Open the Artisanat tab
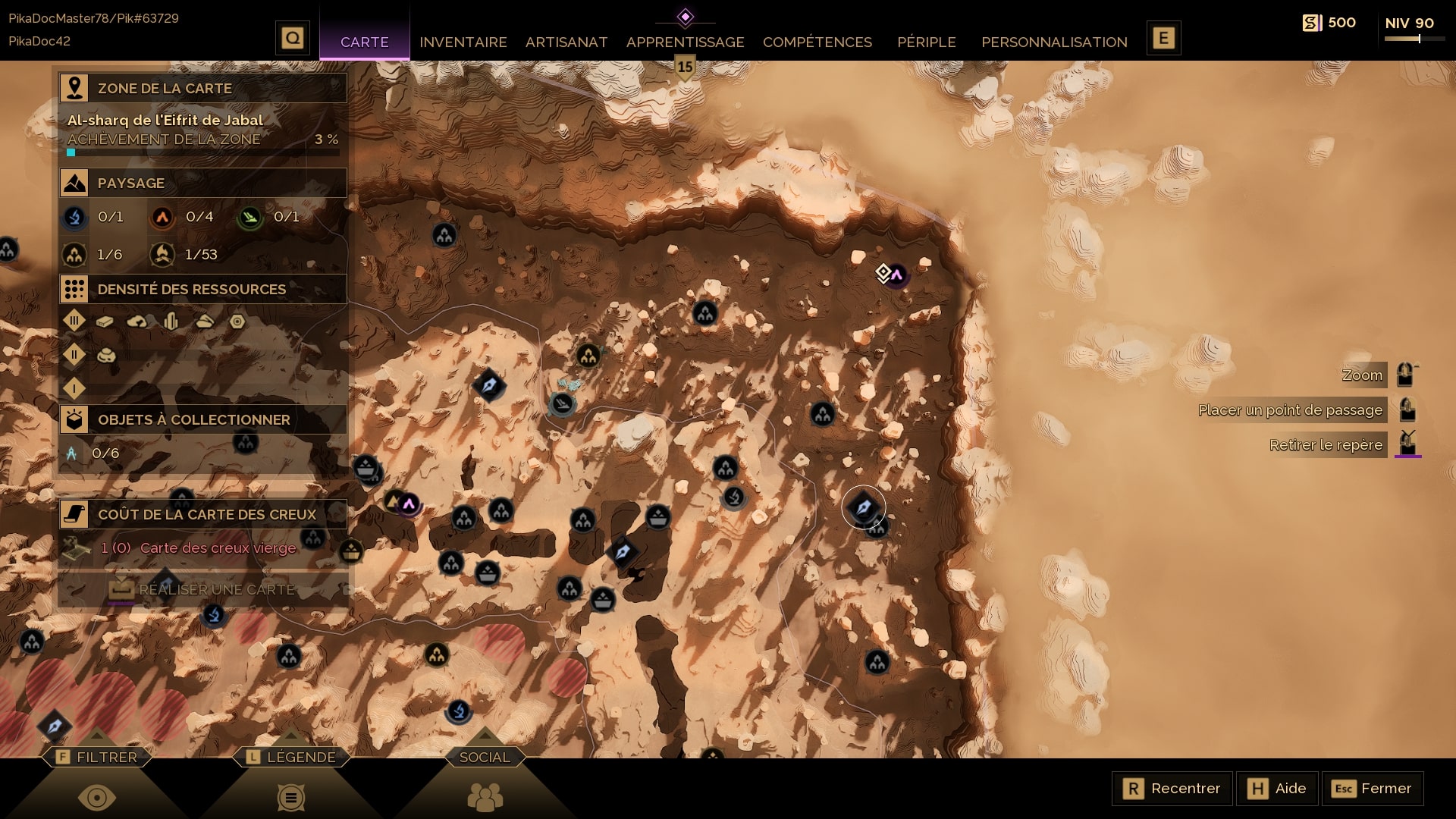The width and height of the screenshot is (1456, 819). click(566, 42)
